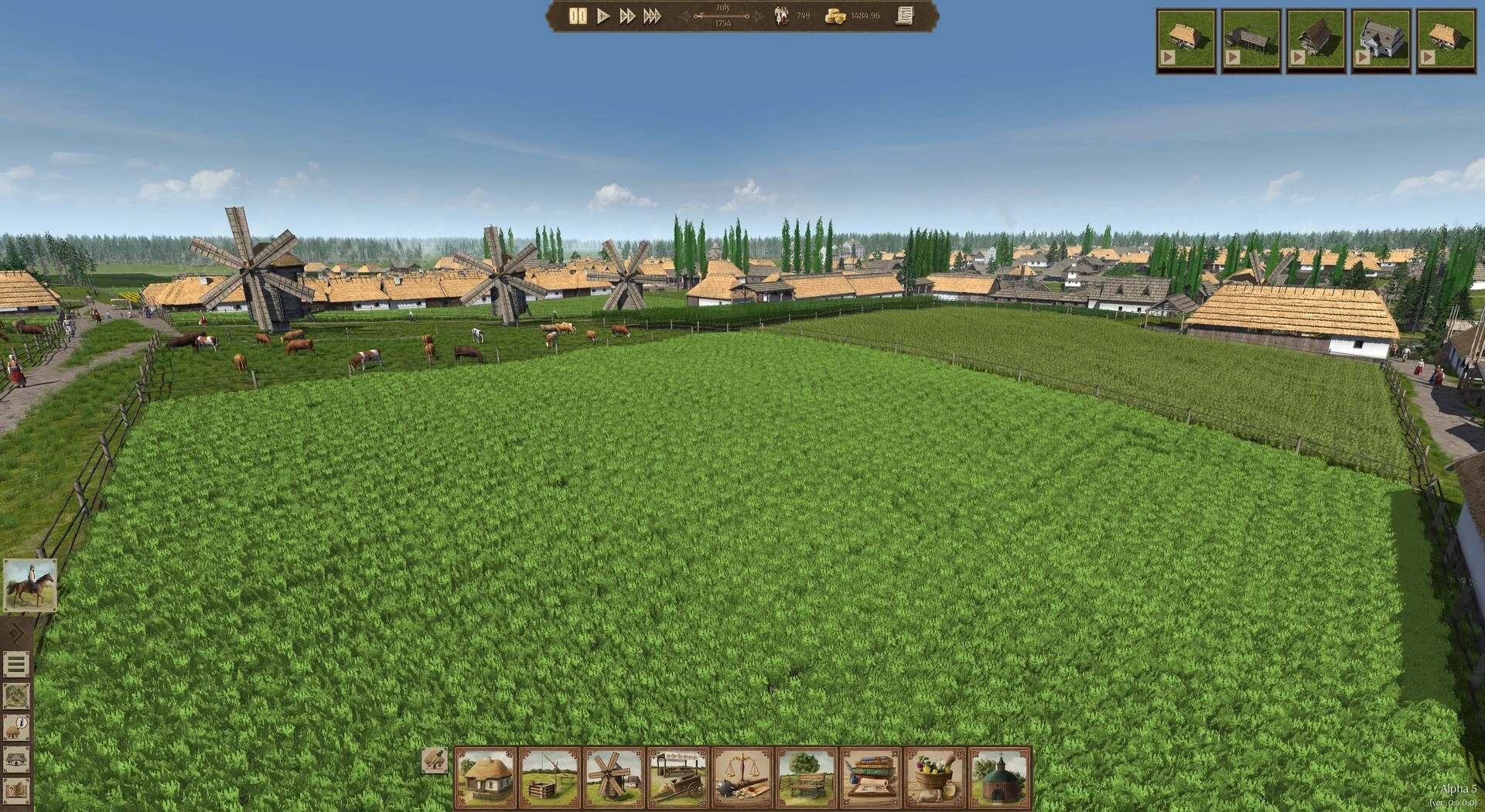The height and width of the screenshot is (812, 1485).
Task: Select the scales and mace administration category
Action: click(742, 777)
